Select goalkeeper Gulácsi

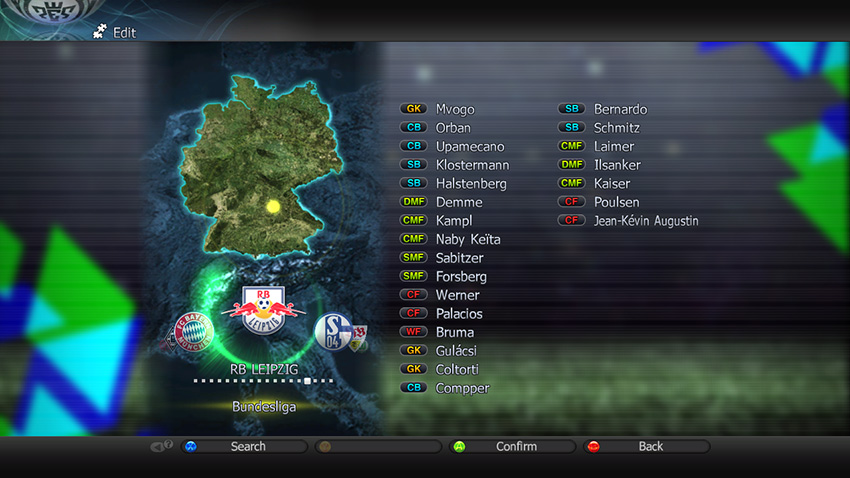coord(456,351)
